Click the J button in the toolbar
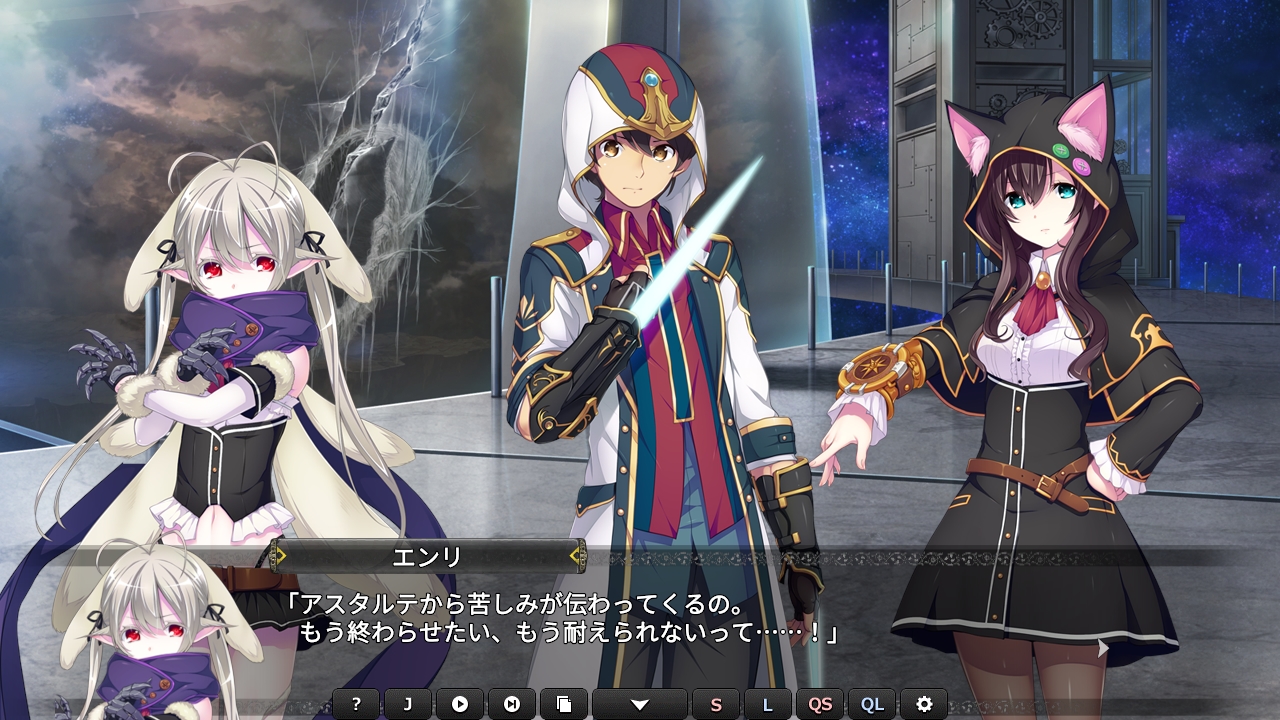1280x720 pixels. 408,704
